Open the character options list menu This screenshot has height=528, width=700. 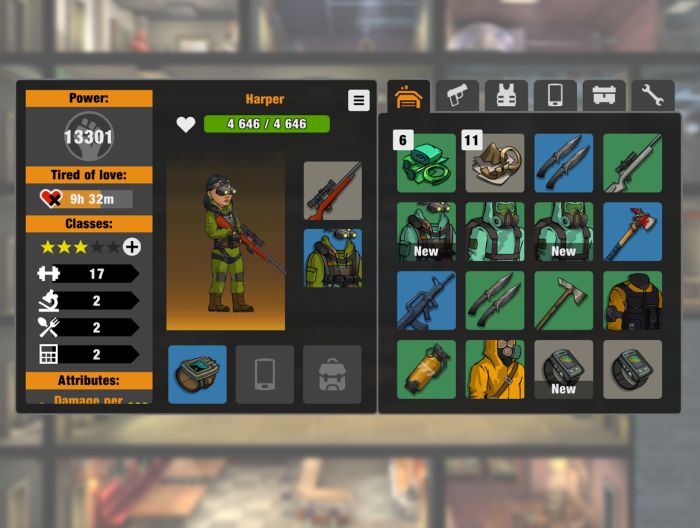[359, 100]
